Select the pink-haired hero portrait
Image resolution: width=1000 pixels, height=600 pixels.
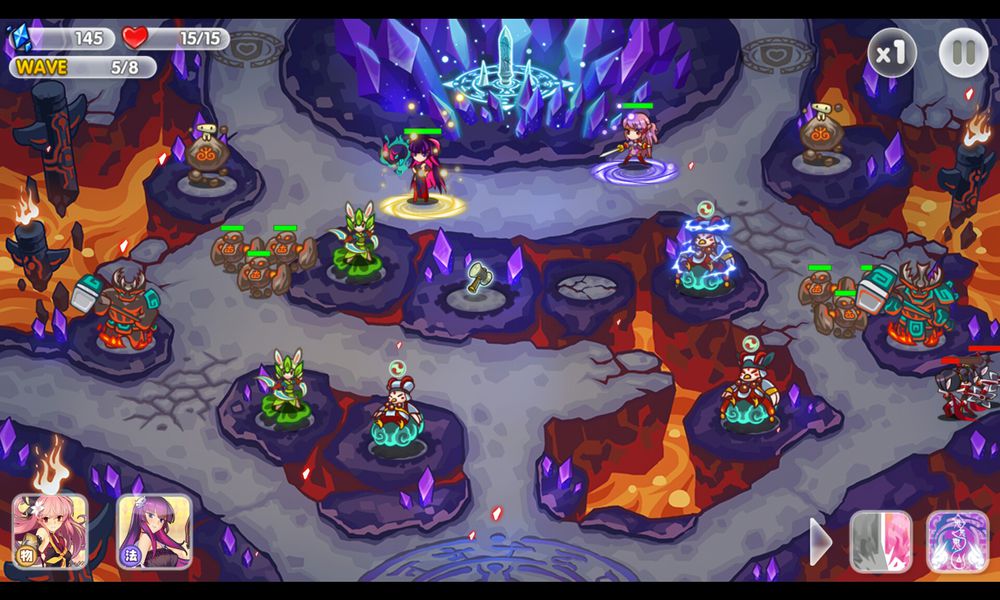49,531
